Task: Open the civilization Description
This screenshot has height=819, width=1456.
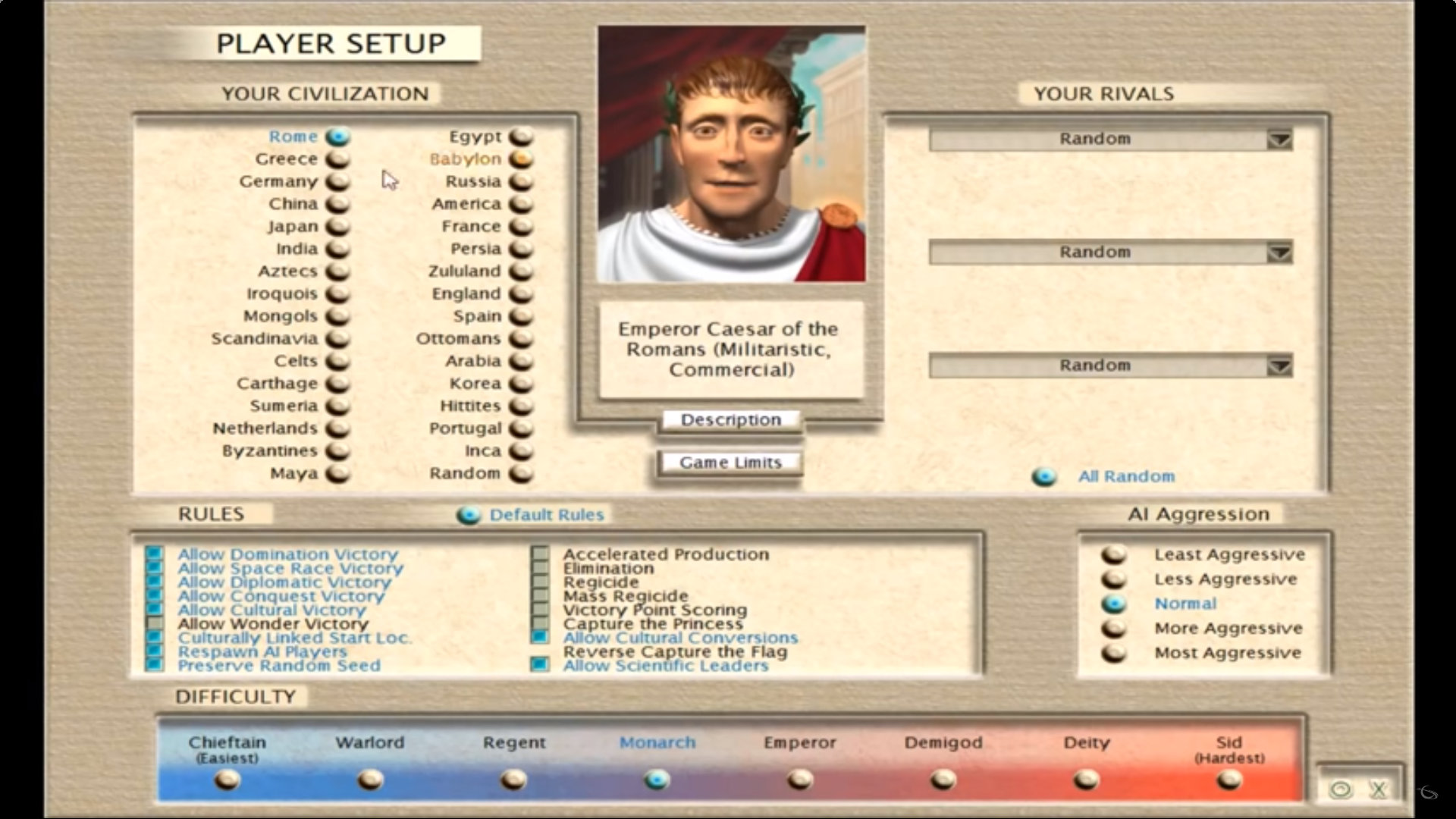Action: click(730, 420)
